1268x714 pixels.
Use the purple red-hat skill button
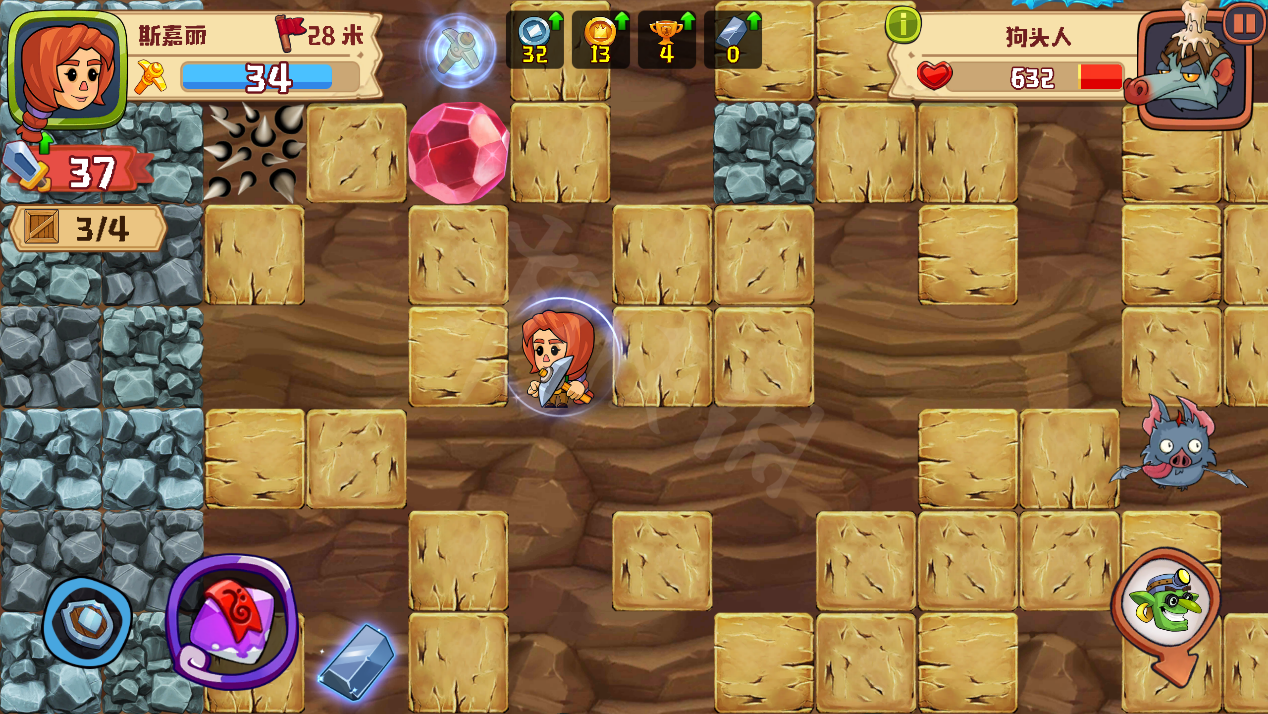(x=232, y=620)
